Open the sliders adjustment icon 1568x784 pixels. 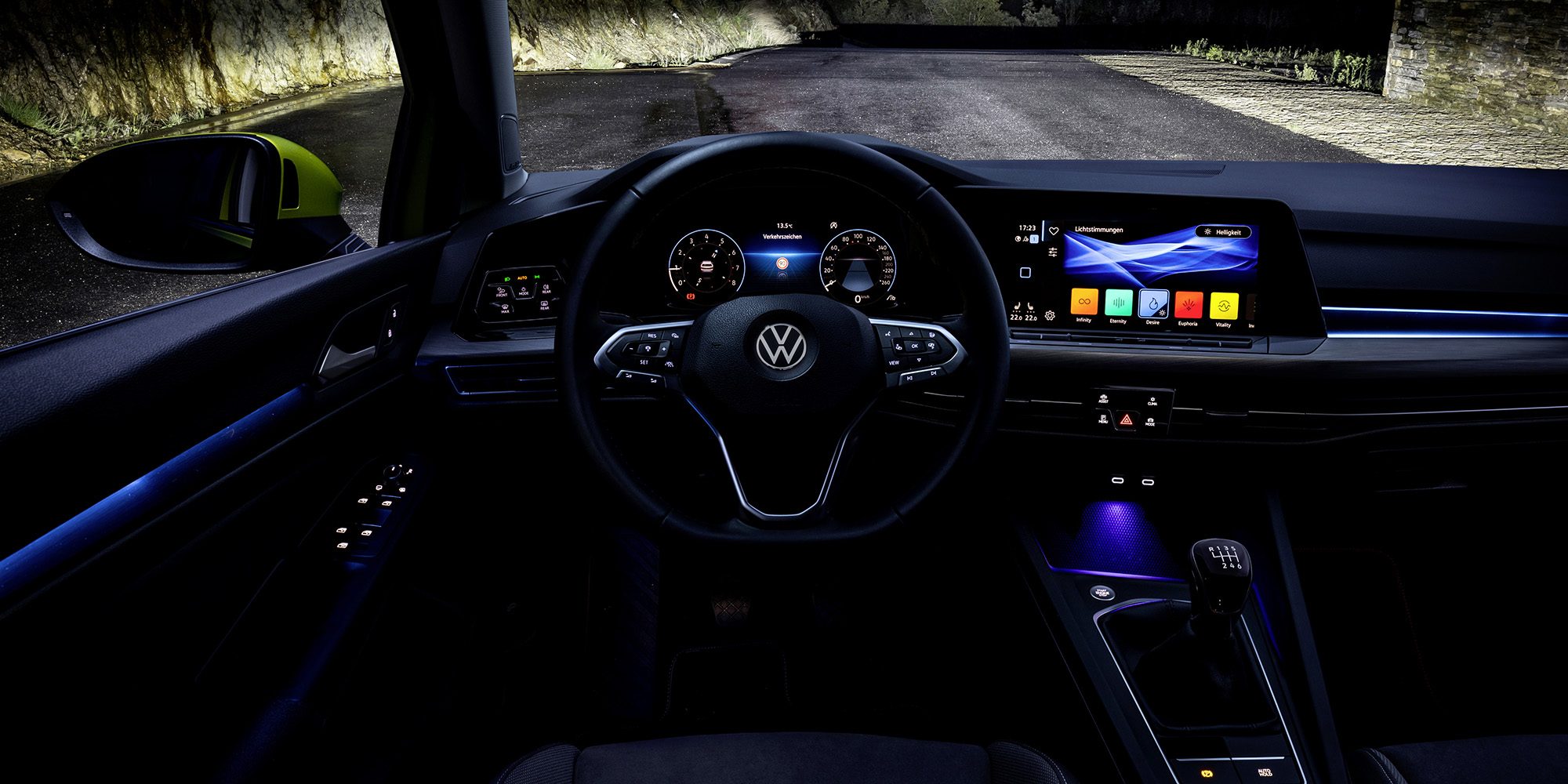tap(1052, 252)
